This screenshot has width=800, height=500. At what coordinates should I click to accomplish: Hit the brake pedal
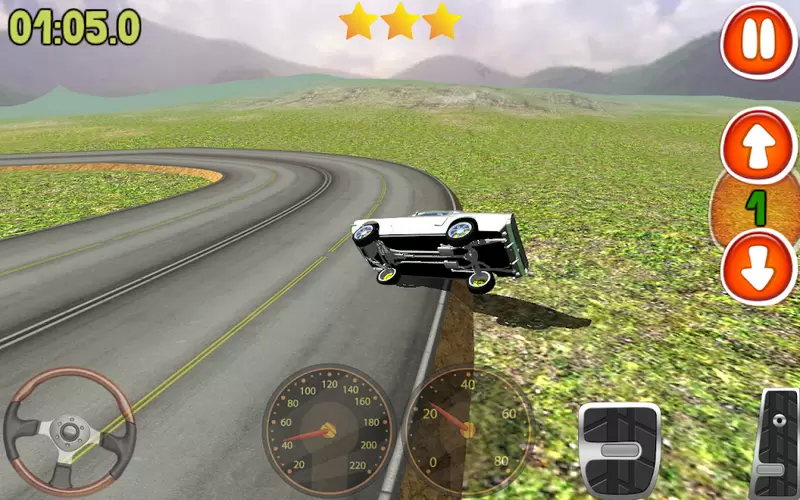(x=620, y=449)
